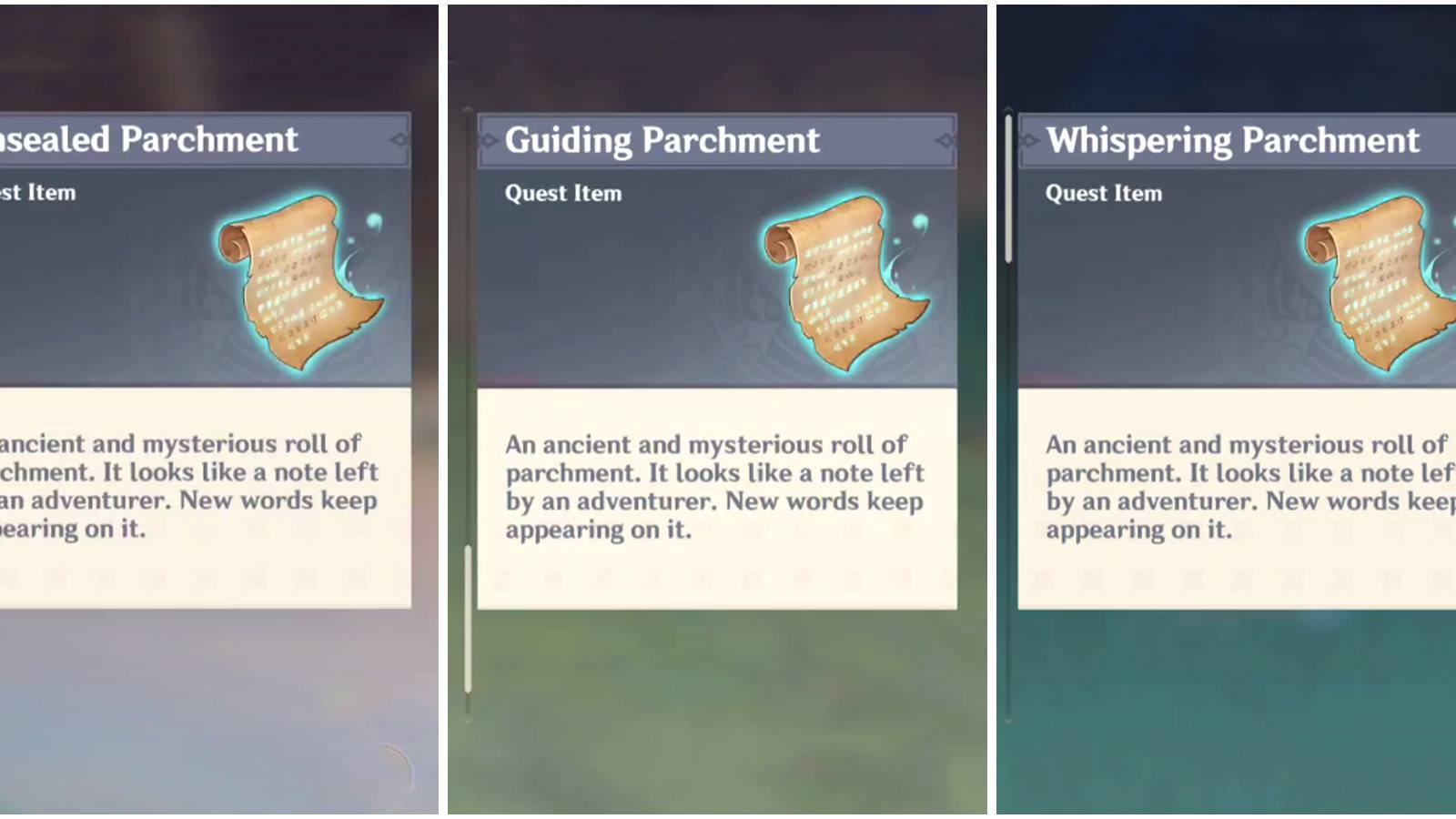Click the diamond ornament beside Guiding Parchment title

[x=946, y=139]
